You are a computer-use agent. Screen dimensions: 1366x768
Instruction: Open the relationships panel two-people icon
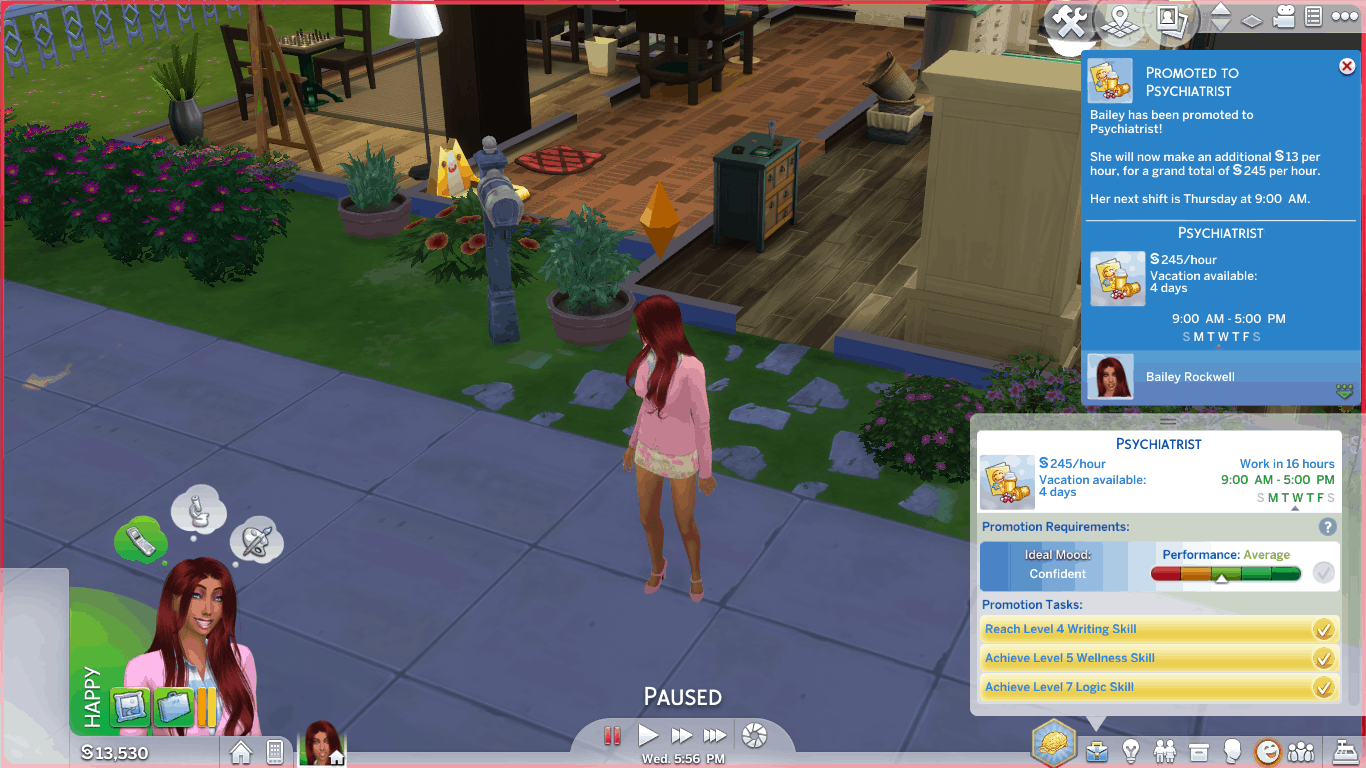click(x=1165, y=750)
